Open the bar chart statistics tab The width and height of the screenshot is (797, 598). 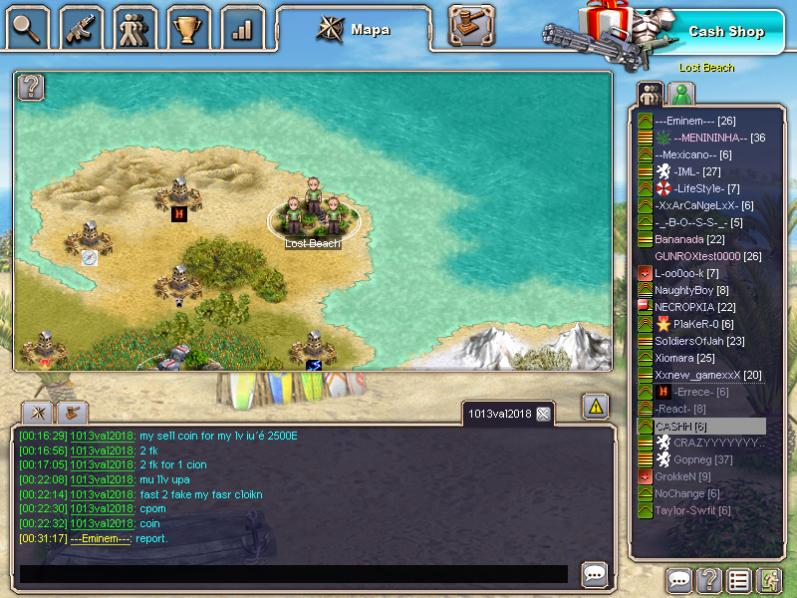point(241,29)
